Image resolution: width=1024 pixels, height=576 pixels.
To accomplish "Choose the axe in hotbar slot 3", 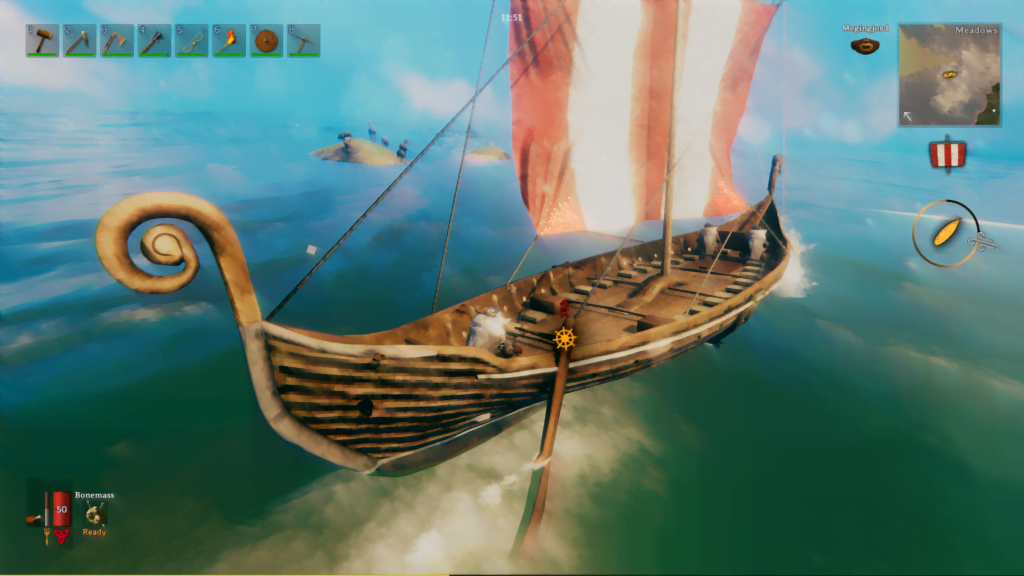I will click(x=117, y=40).
